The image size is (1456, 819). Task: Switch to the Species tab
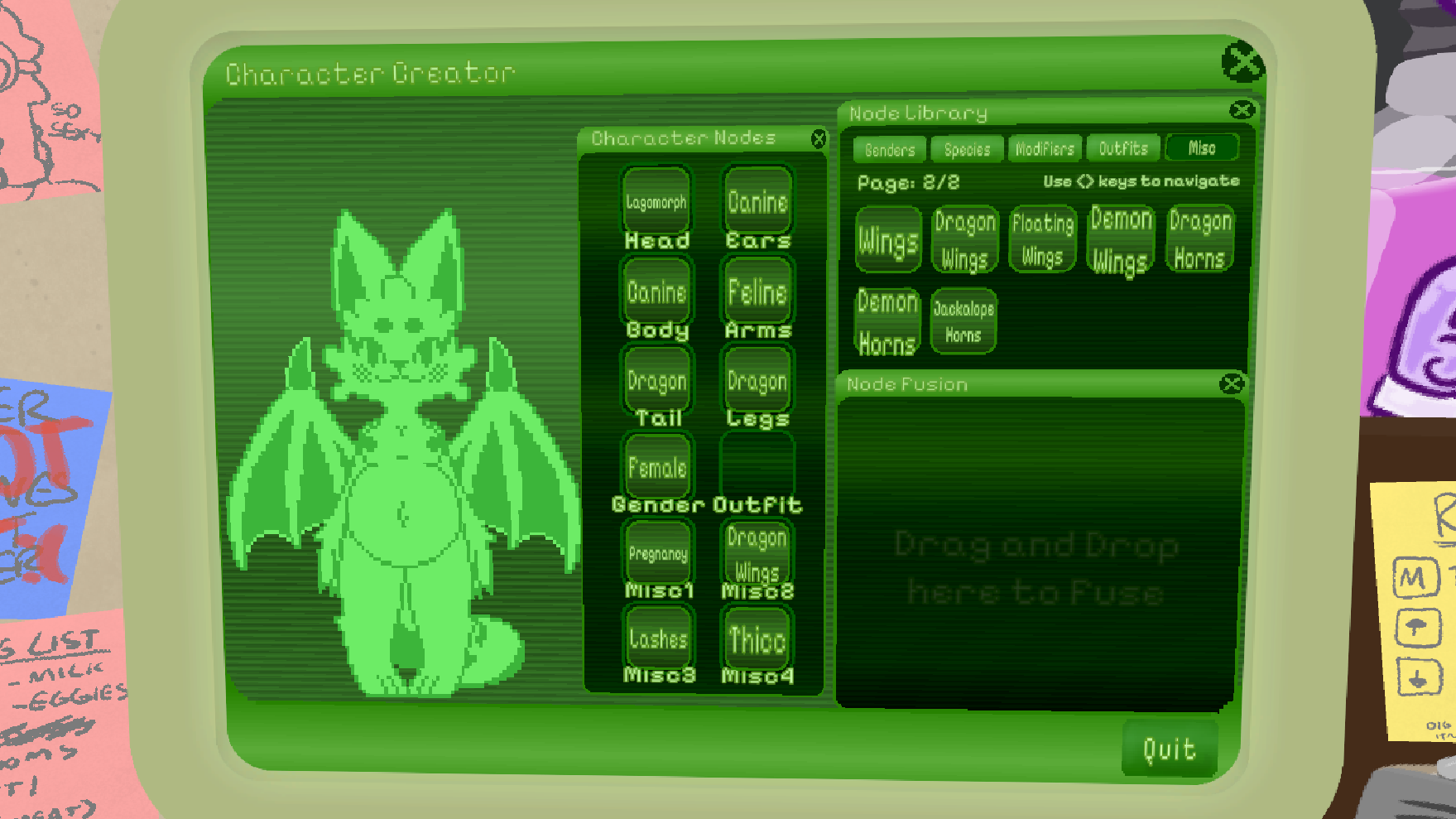966,149
